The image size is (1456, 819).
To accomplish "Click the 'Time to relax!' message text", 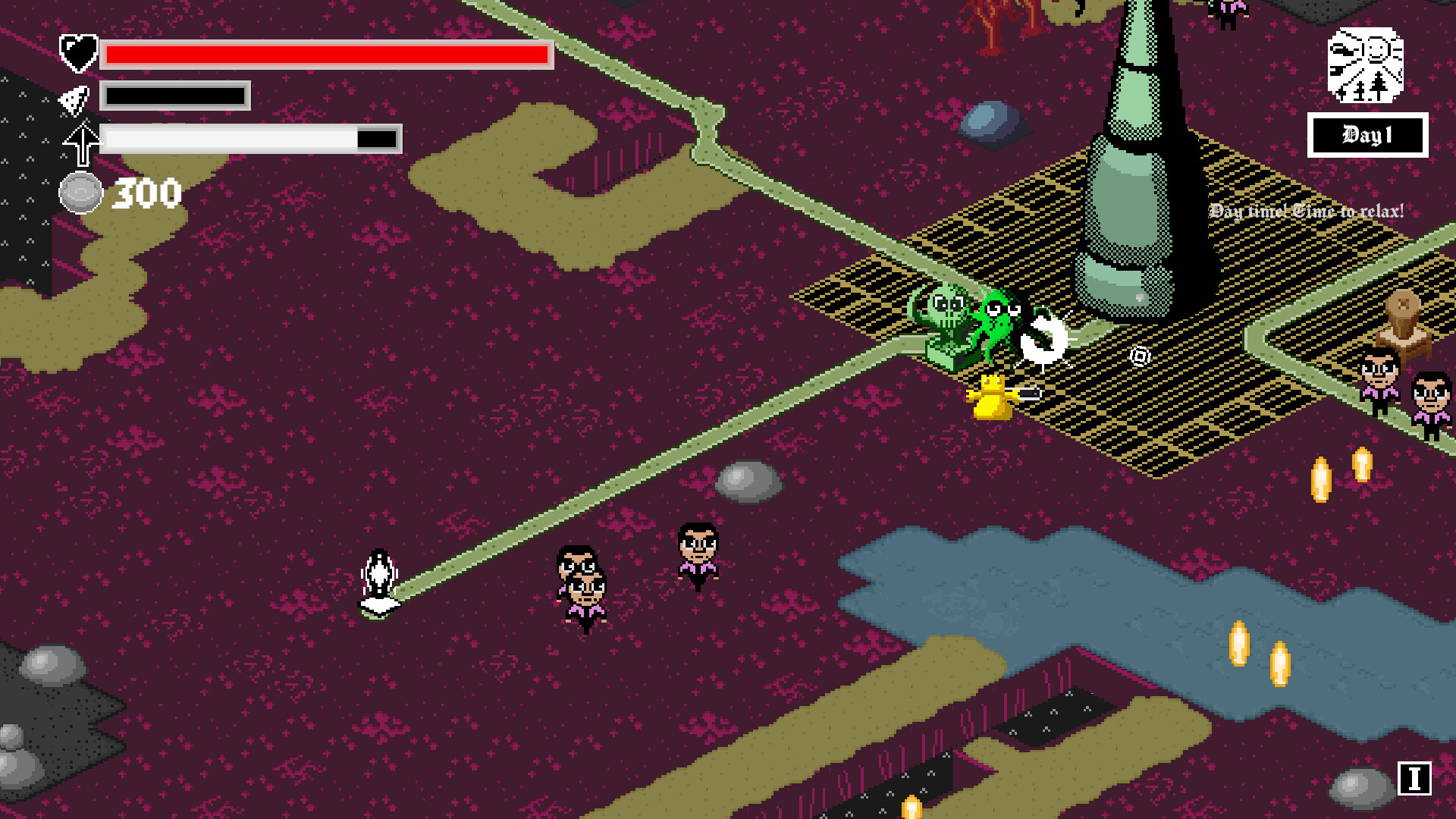I will (1345, 212).
